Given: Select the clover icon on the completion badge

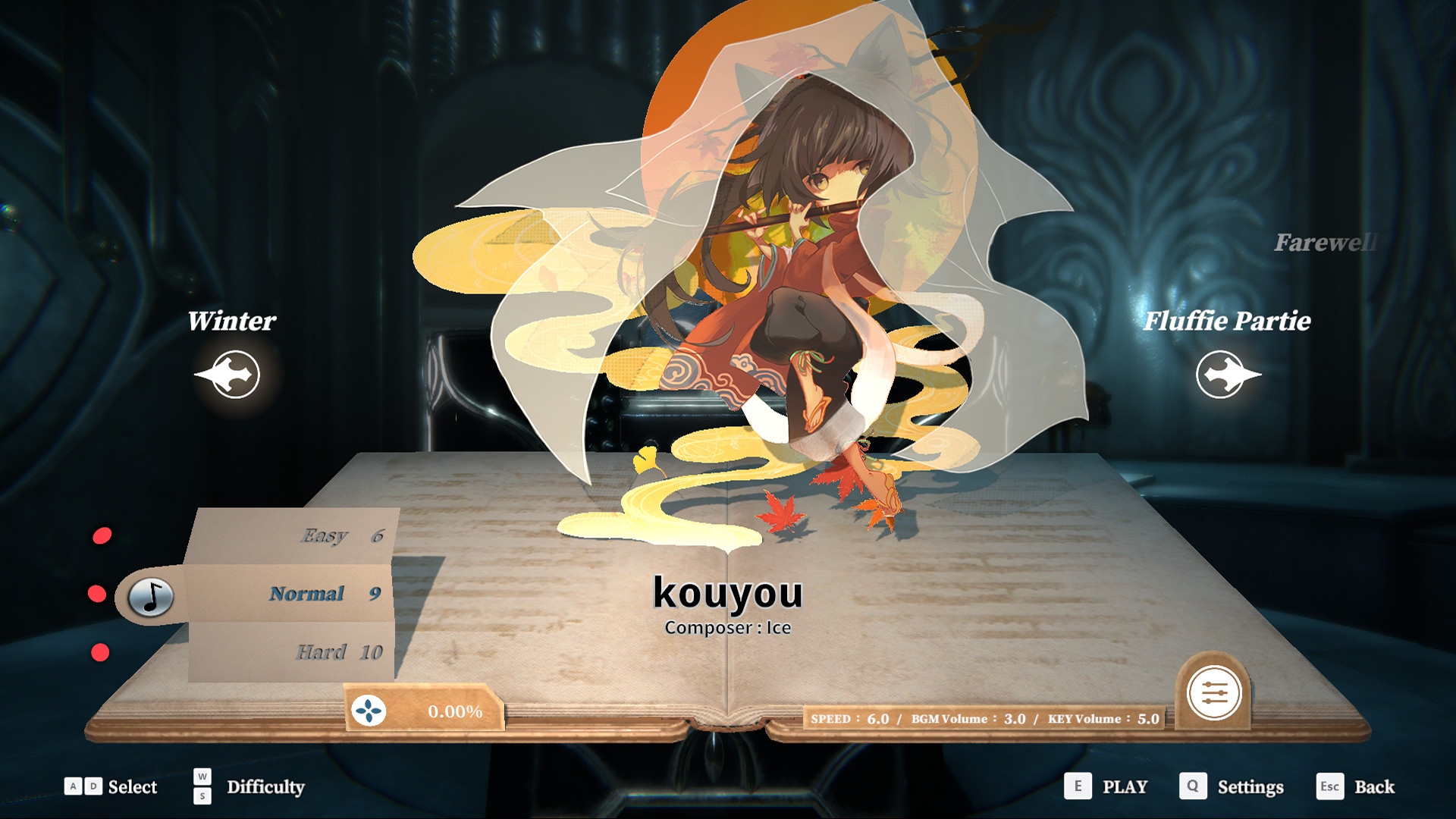Looking at the screenshot, I should pos(369,712).
